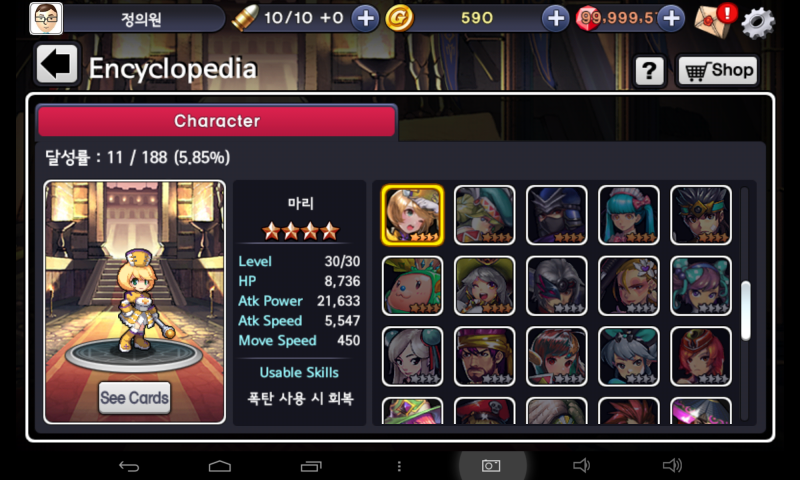Choose the red-masked silver-haired character
The image size is (800, 480).
556,286
